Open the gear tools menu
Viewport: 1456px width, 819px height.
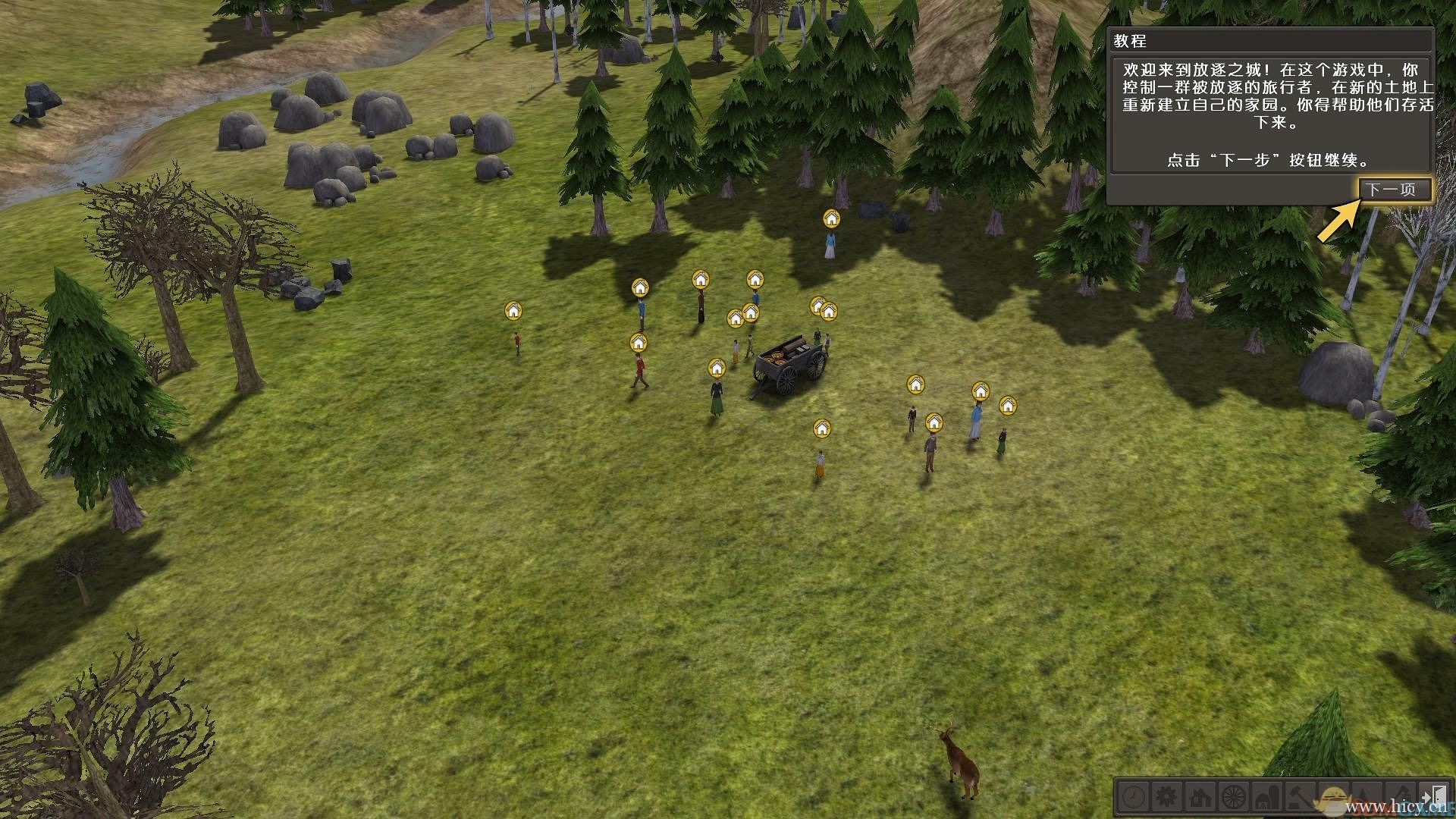click(x=1166, y=797)
